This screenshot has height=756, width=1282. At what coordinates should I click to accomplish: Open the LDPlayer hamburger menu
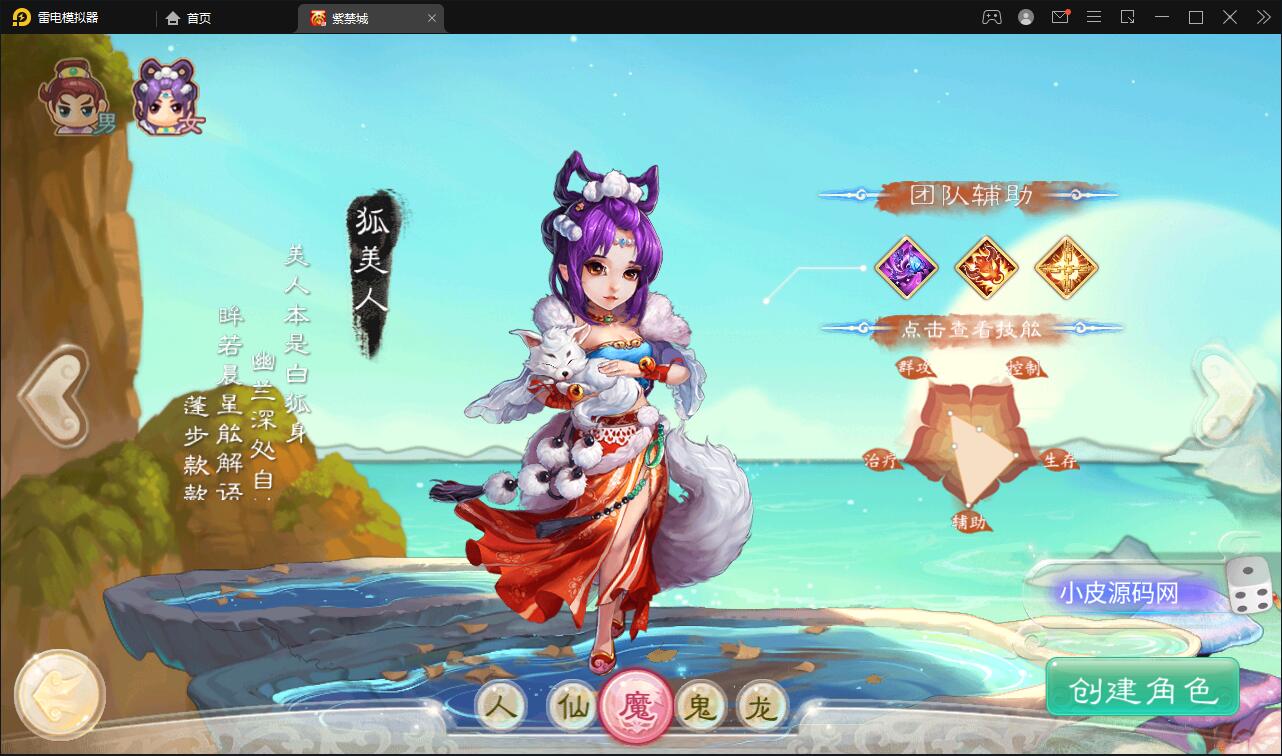(1095, 17)
